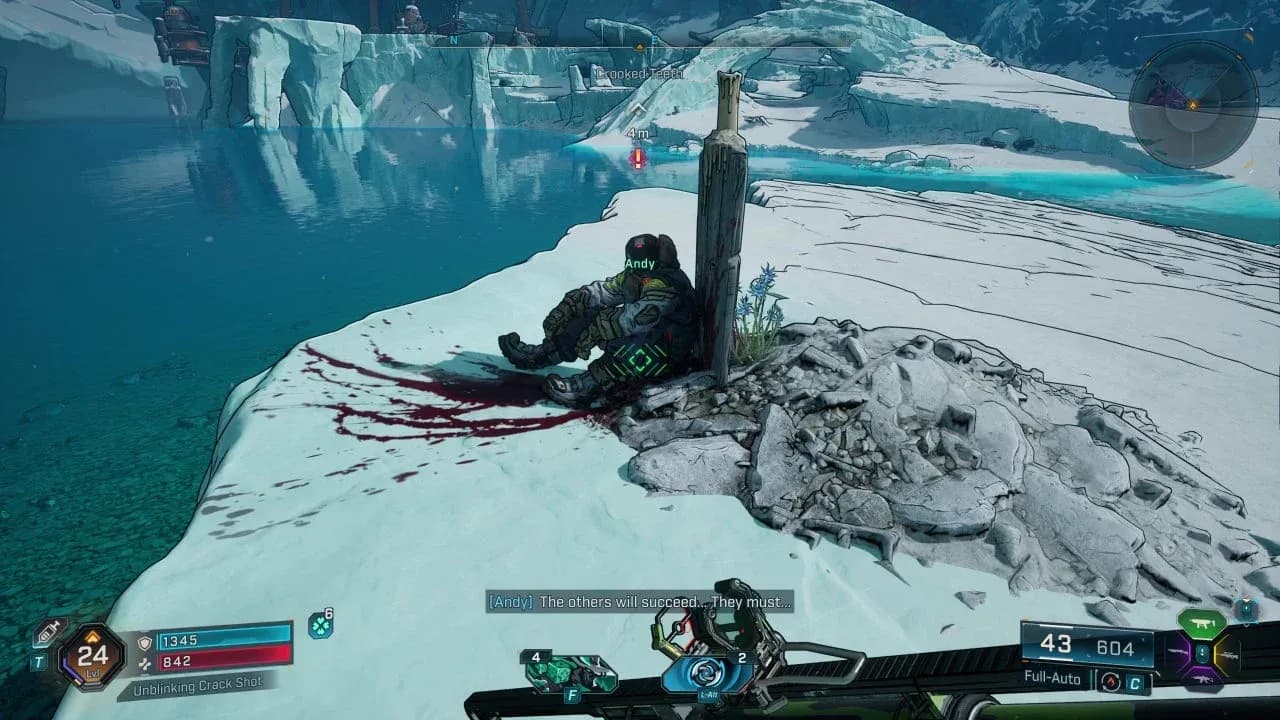
Task: Activate the blue swirl action skill
Action: tap(708, 672)
